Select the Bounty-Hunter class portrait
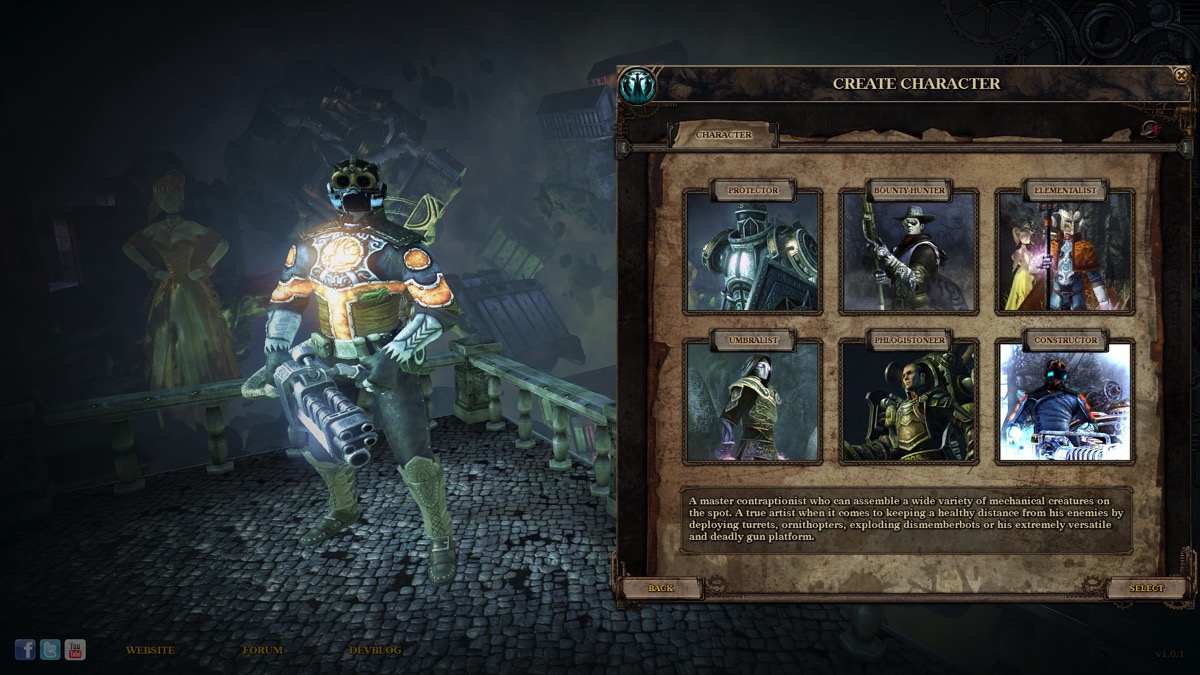 click(909, 251)
